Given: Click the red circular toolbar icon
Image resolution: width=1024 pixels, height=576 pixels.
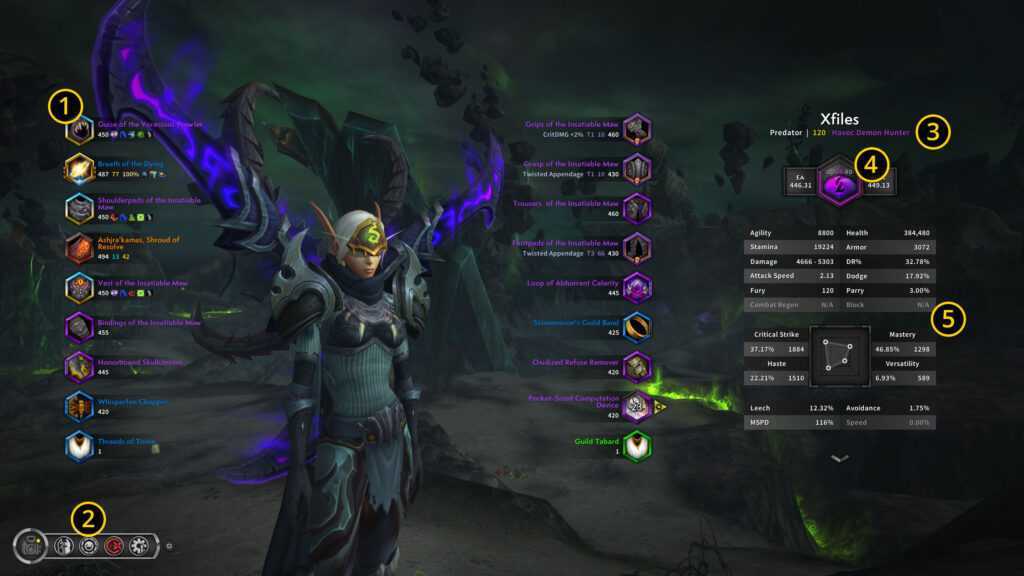Looking at the screenshot, I should point(114,546).
